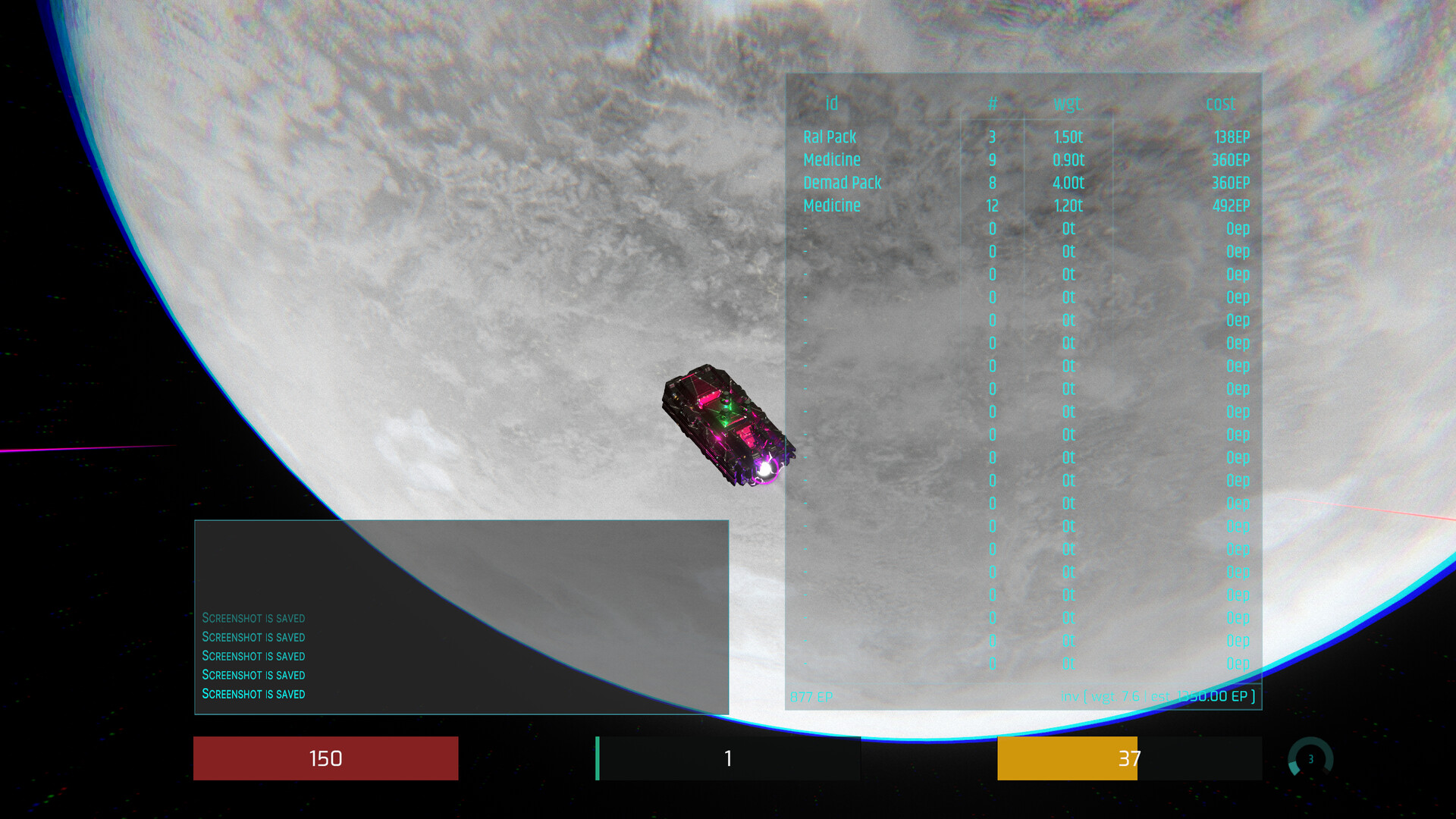This screenshot has width=1456, height=819.
Task: Open the message log panel
Action: click(461, 617)
